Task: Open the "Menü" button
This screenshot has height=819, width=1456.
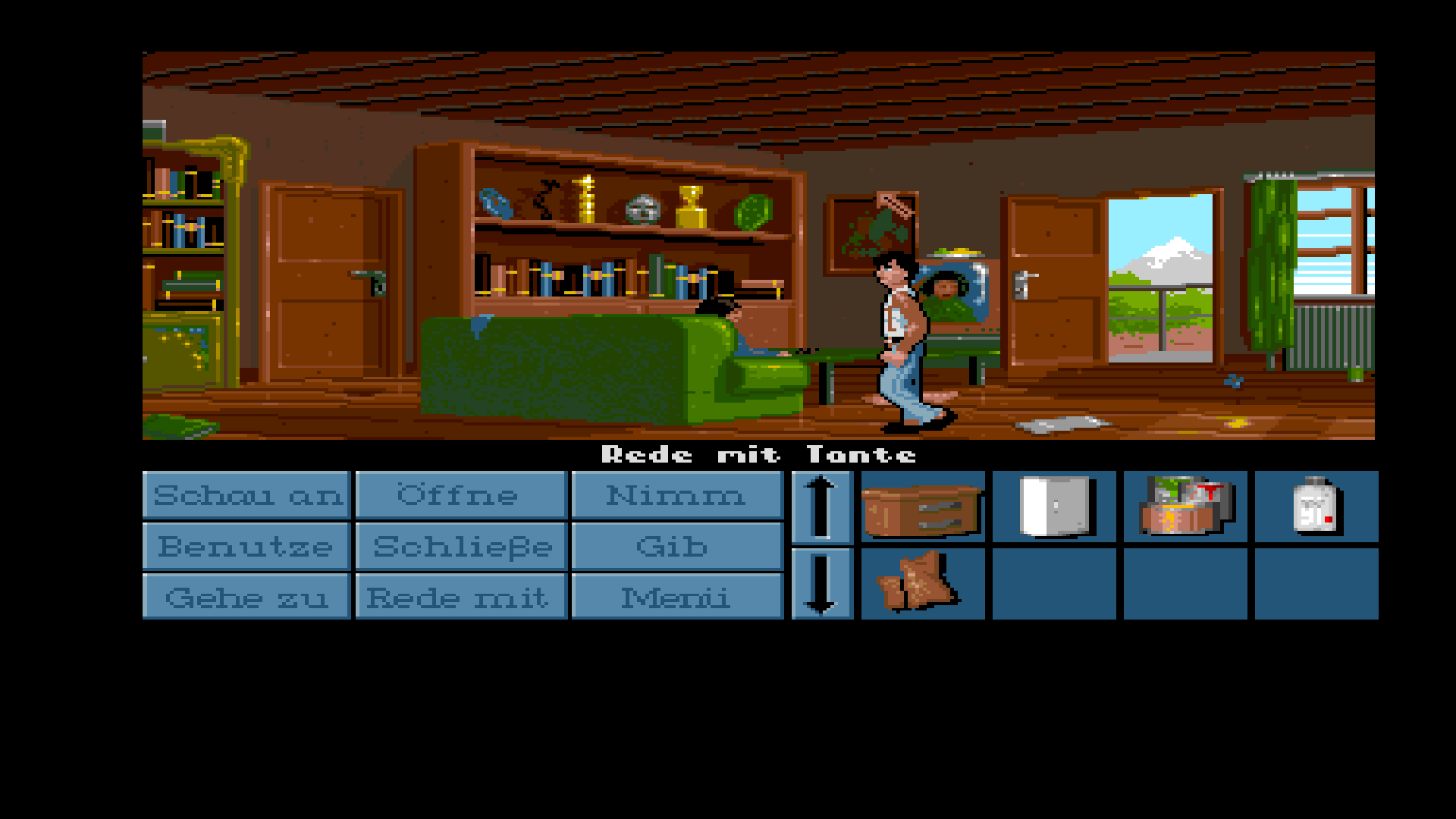Action: point(676,597)
